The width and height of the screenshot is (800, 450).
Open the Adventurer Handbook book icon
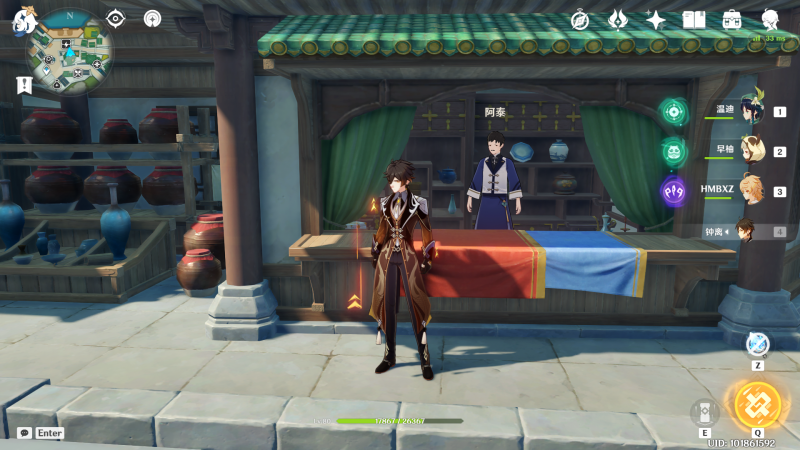(694, 19)
